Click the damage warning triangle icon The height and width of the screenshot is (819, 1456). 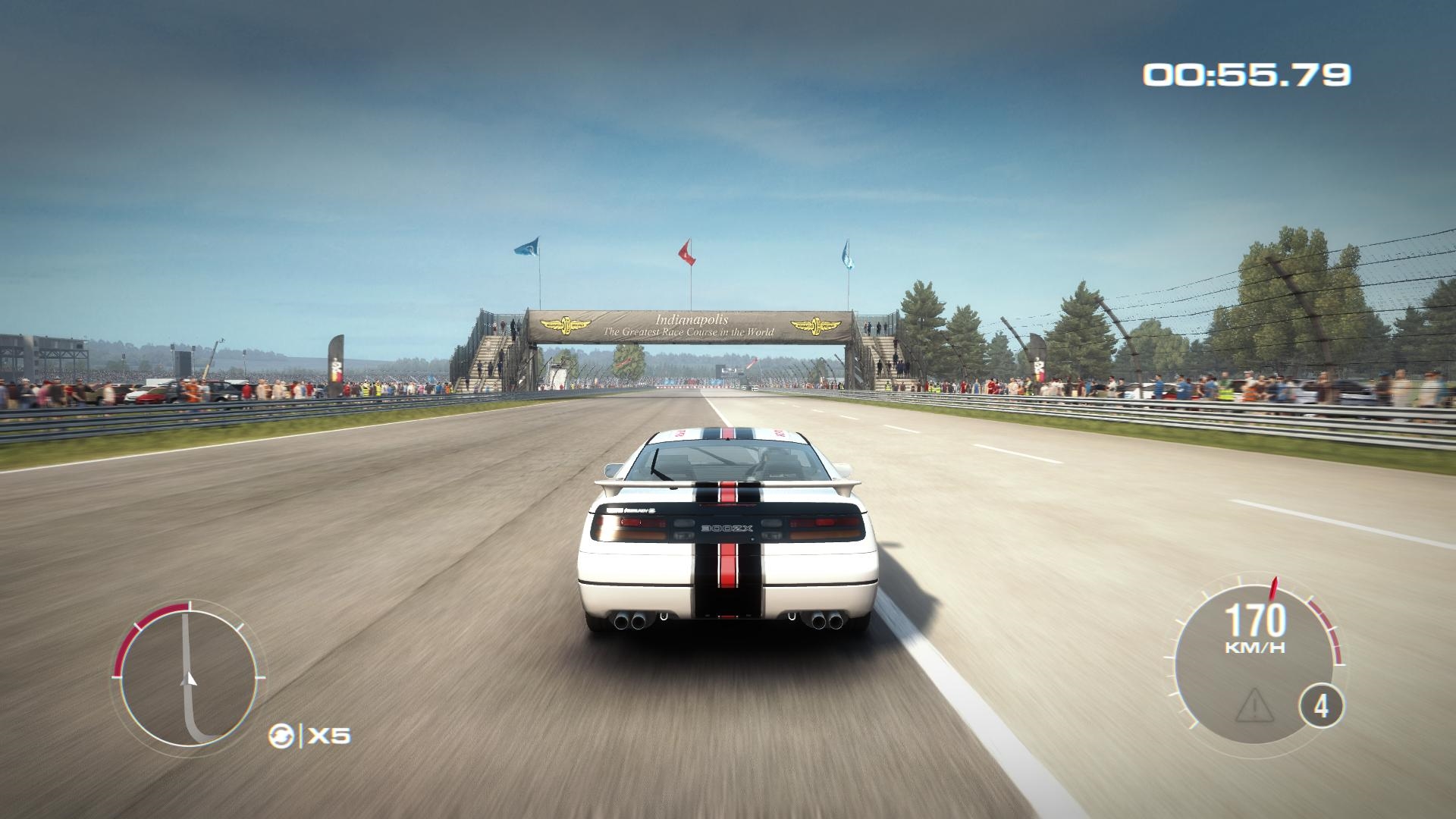[1254, 704]
